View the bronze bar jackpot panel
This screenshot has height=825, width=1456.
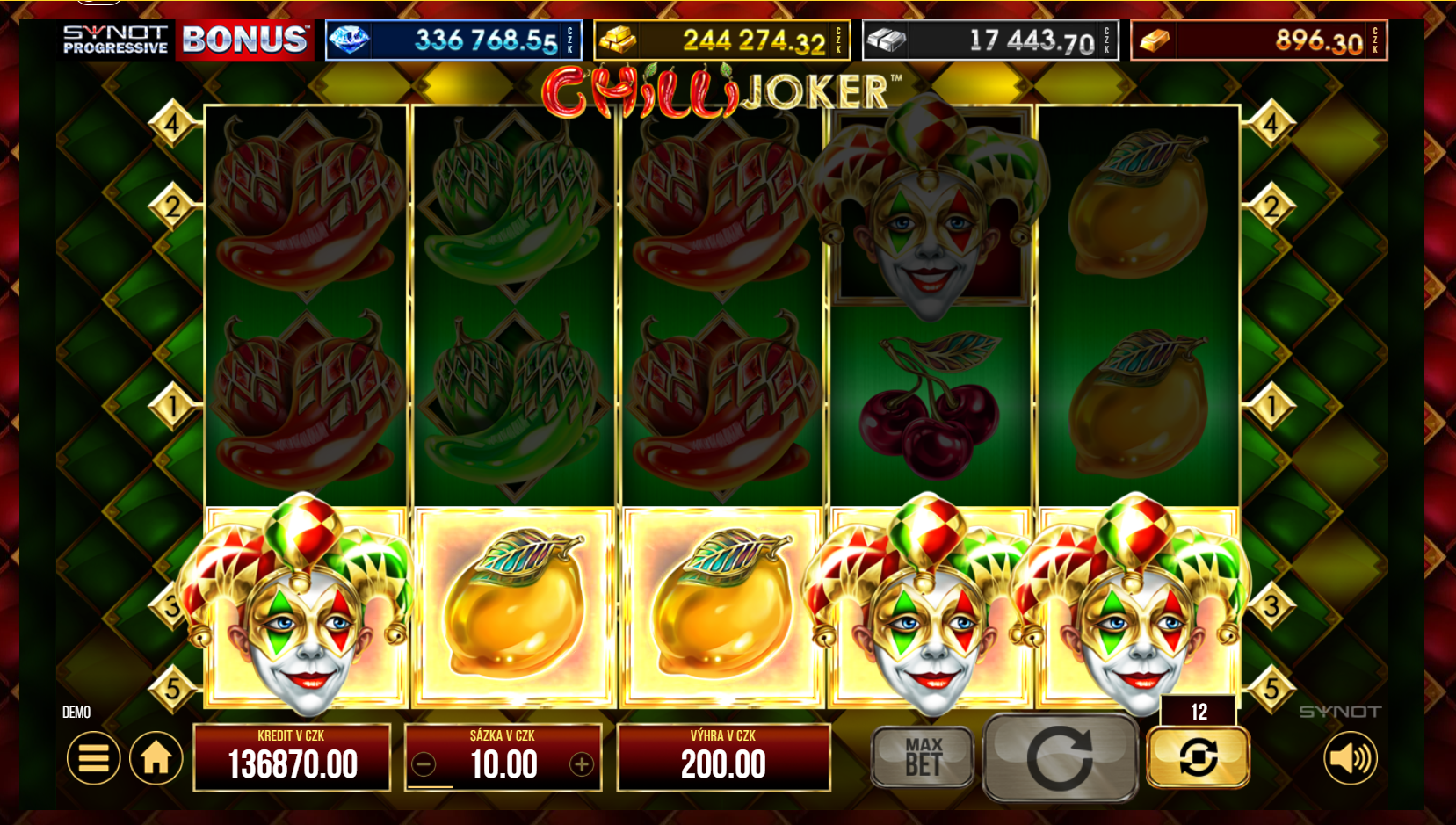[1258, 40]
